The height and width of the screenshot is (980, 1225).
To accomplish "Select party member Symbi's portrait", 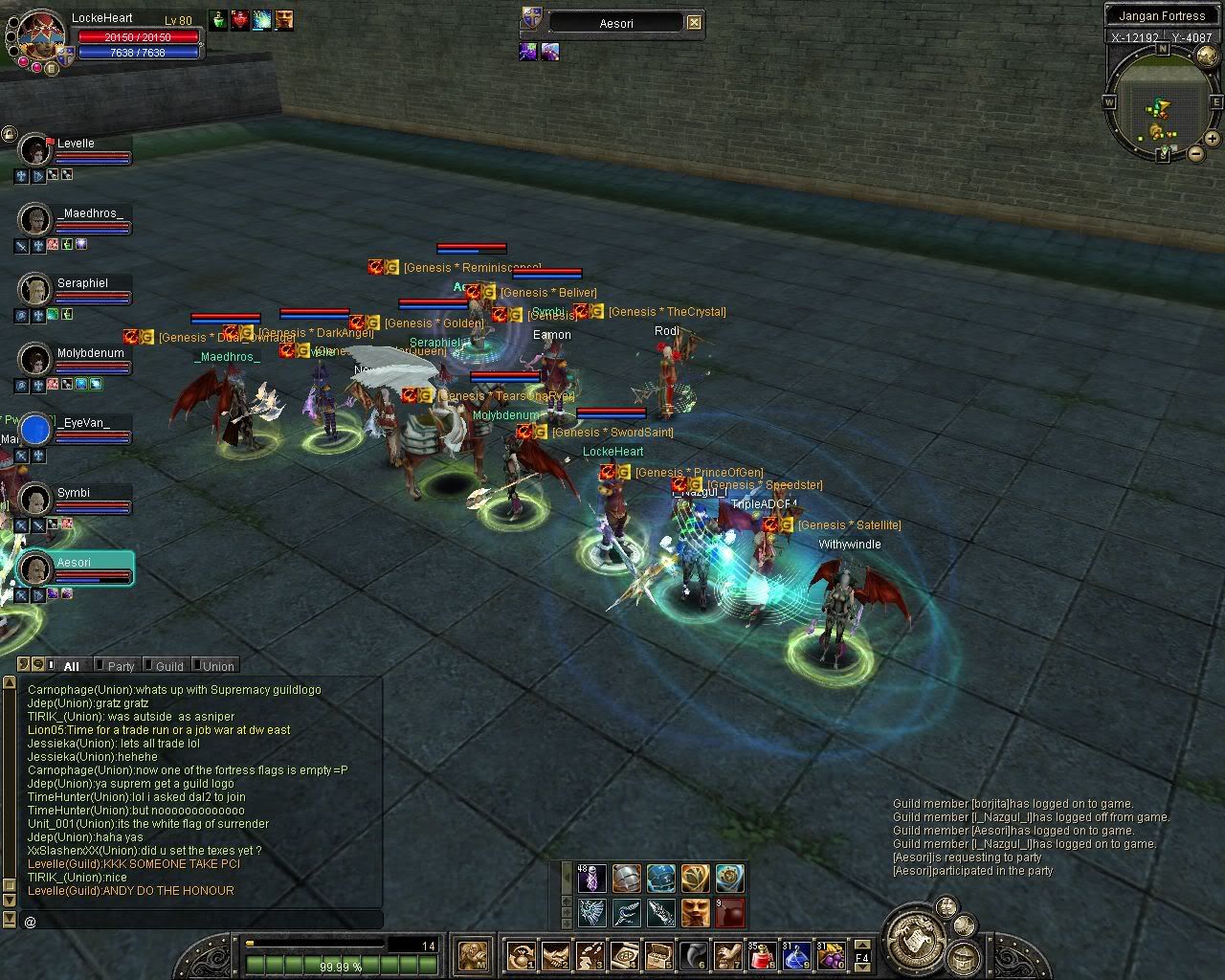I will coord(35,499).
